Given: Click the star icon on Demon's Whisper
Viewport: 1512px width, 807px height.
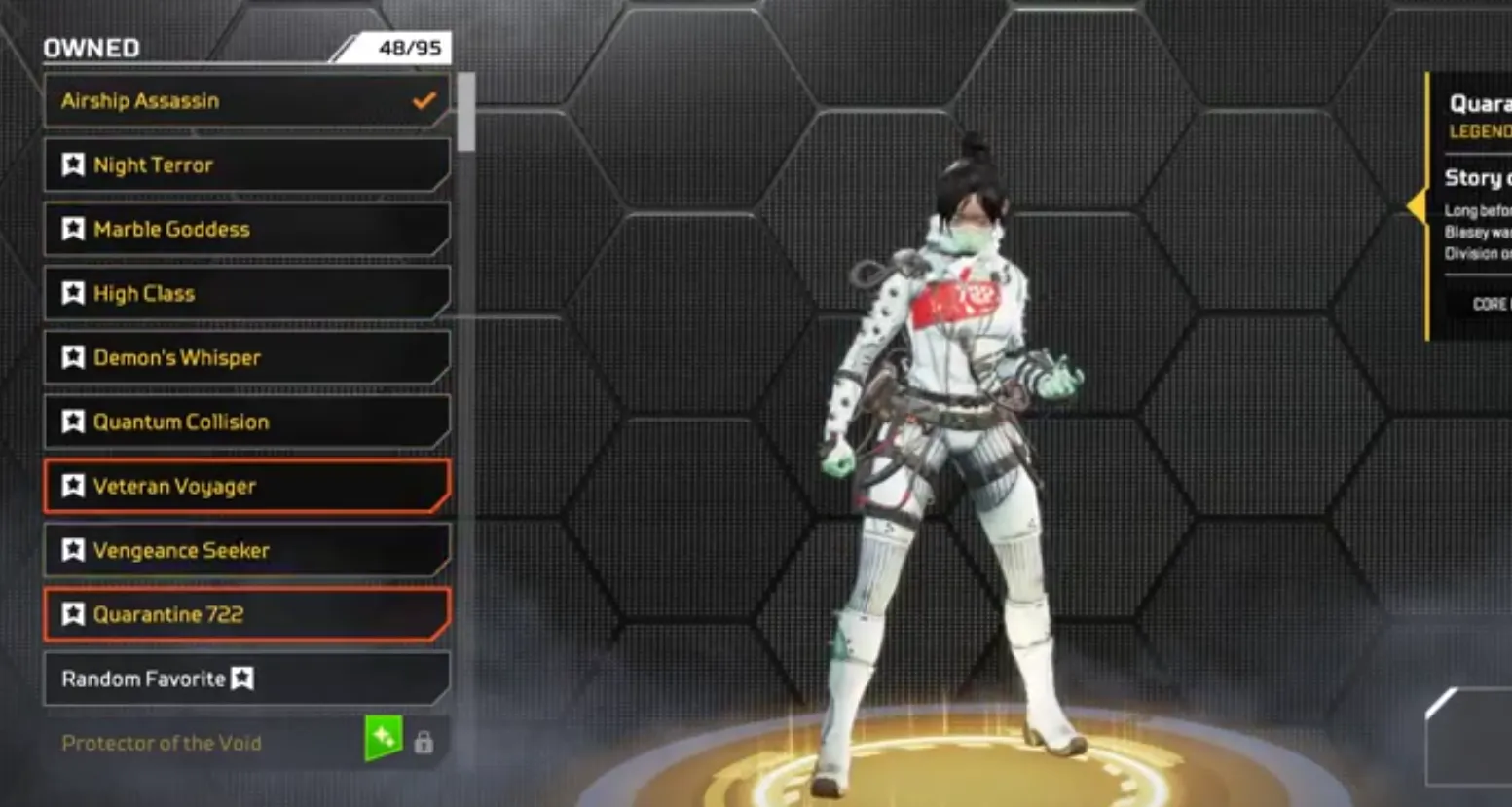Looking at the screenshot, I should click(x=73, y=357).
